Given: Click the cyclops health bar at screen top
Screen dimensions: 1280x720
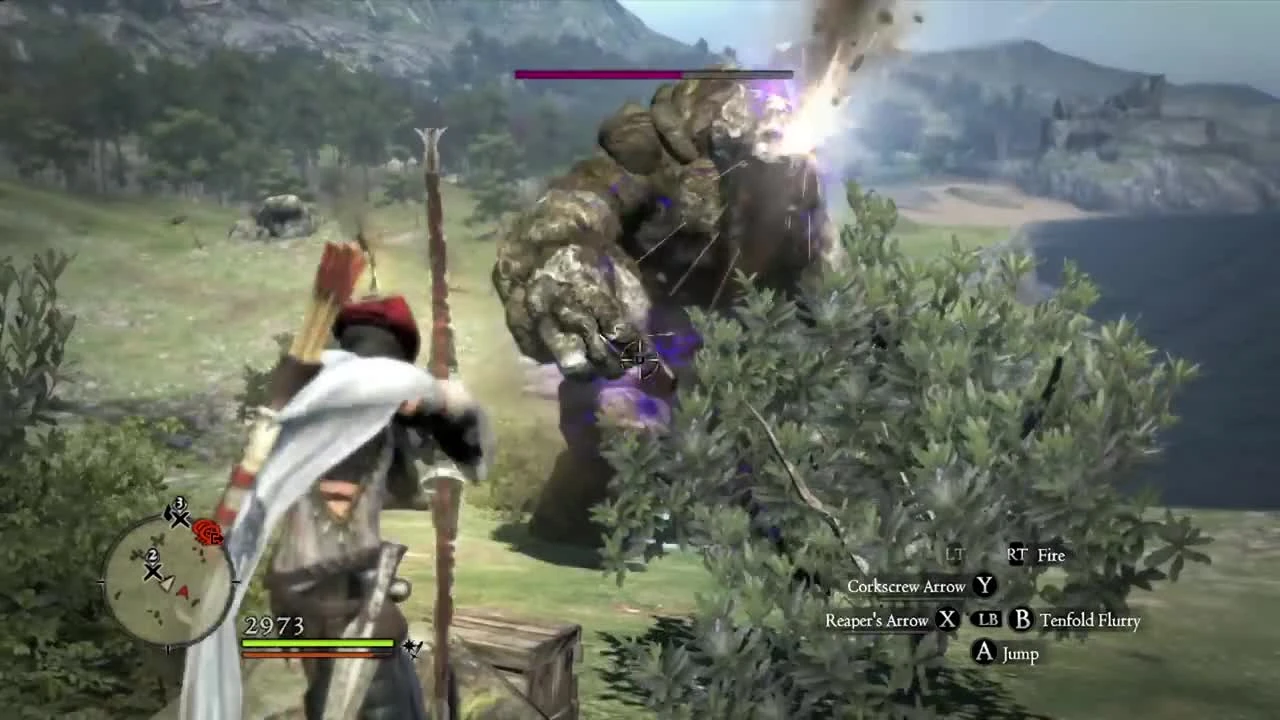Looking at the screenshot, I should point(654,73).
